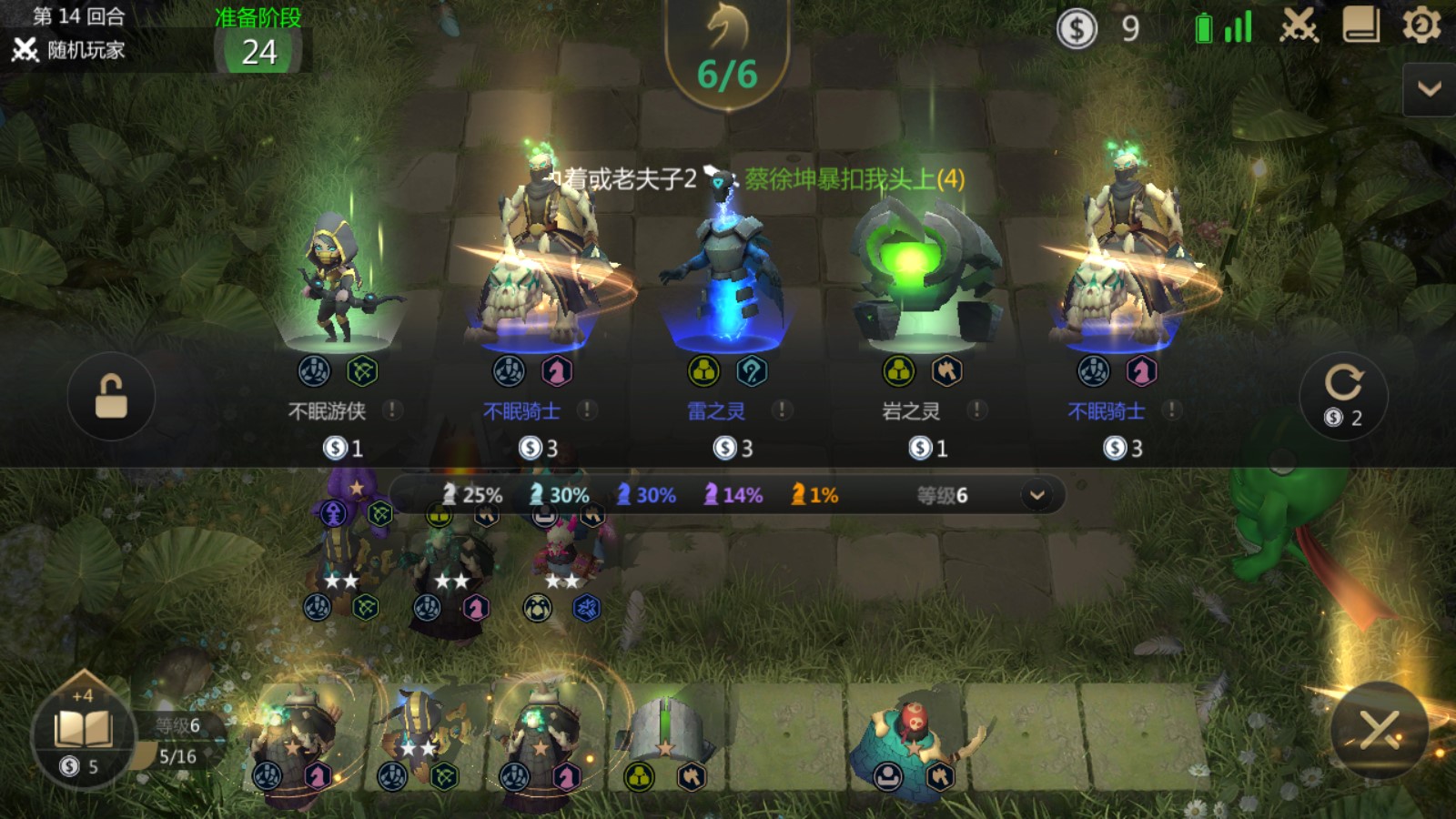Expand the level 6 probability bar
1456x819 pixels.
[1036, 495]
